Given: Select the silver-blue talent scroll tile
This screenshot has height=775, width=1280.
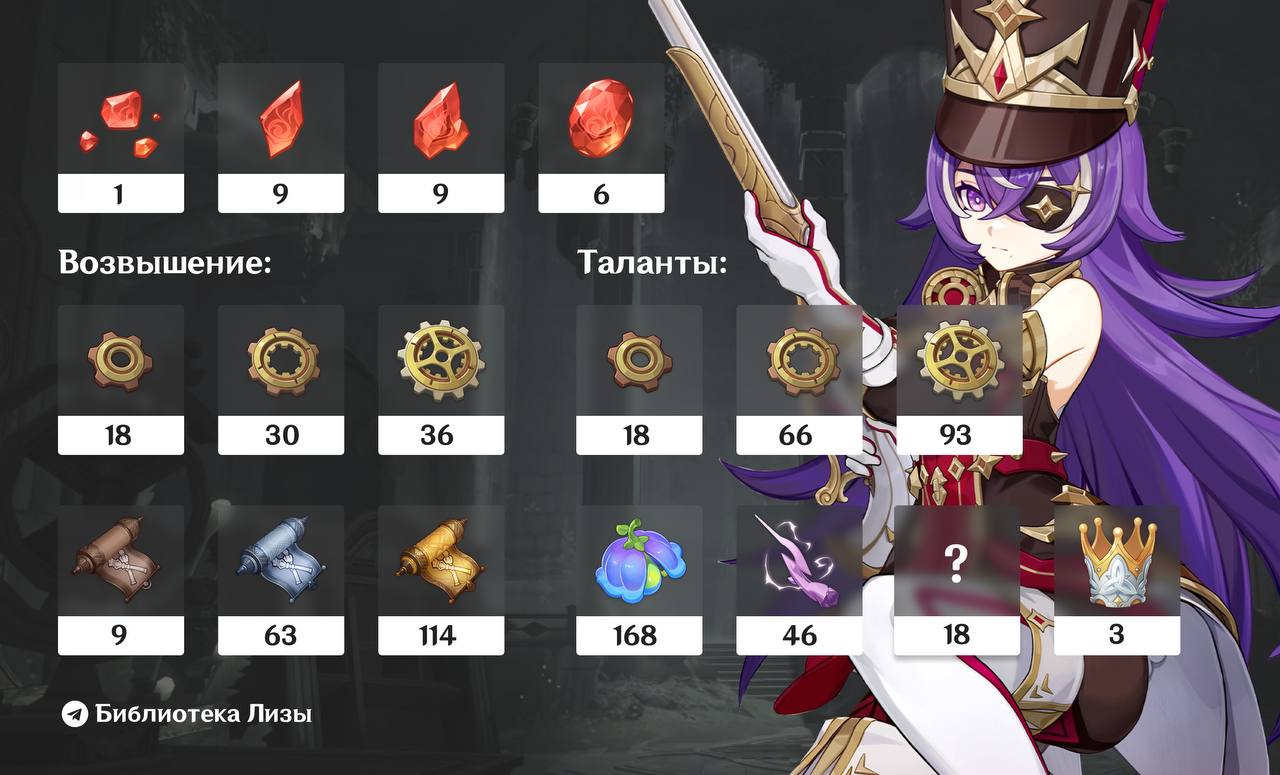Looking at the screenshot, I should tap(280, 578).
